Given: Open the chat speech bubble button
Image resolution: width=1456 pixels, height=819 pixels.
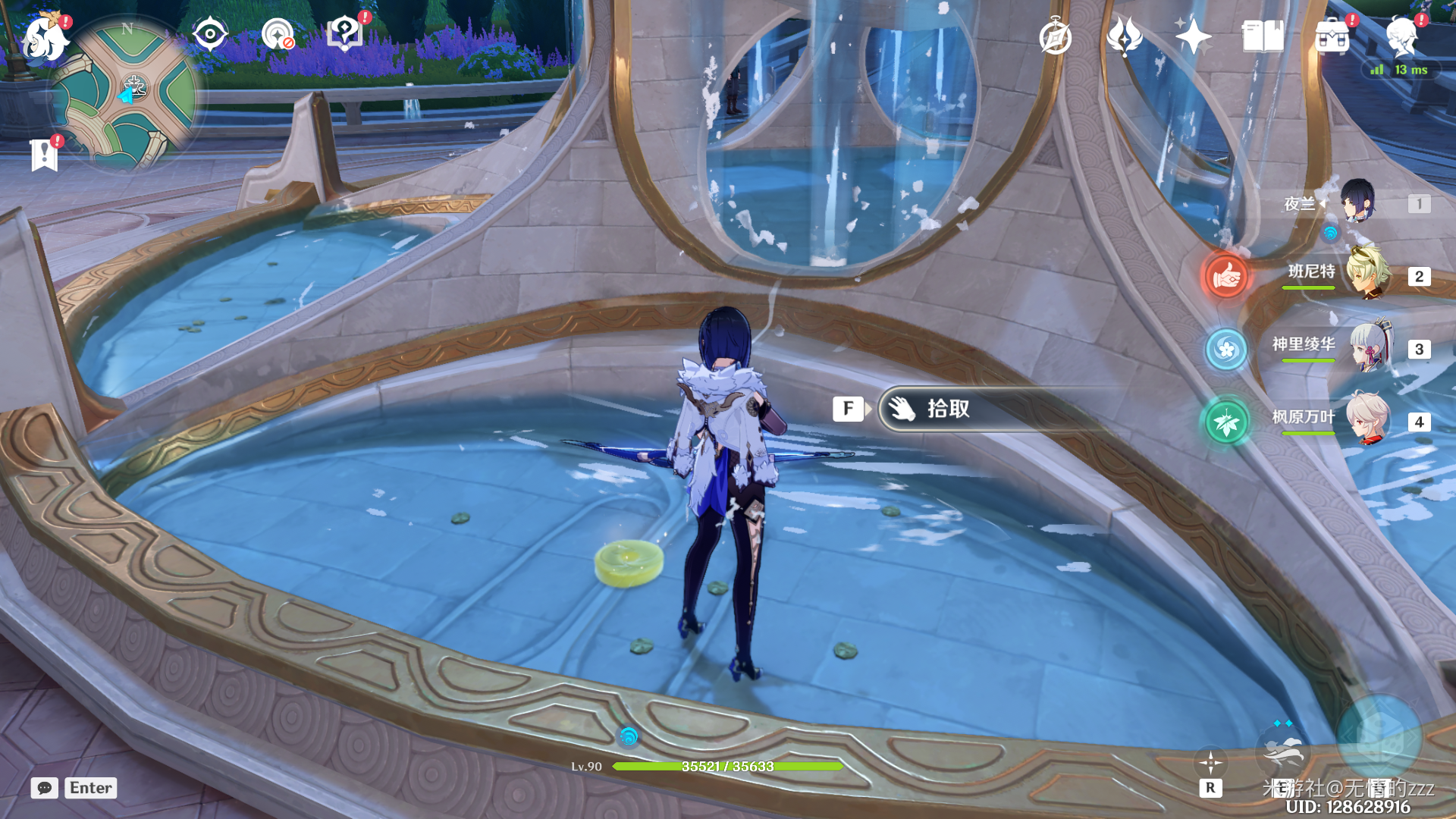Looking at the screenshot, I should click(x=45, y=788).
